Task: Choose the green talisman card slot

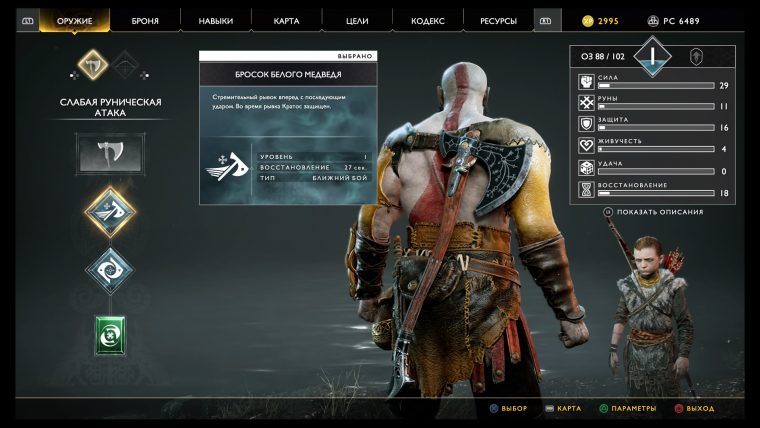Action: (110, 335)
